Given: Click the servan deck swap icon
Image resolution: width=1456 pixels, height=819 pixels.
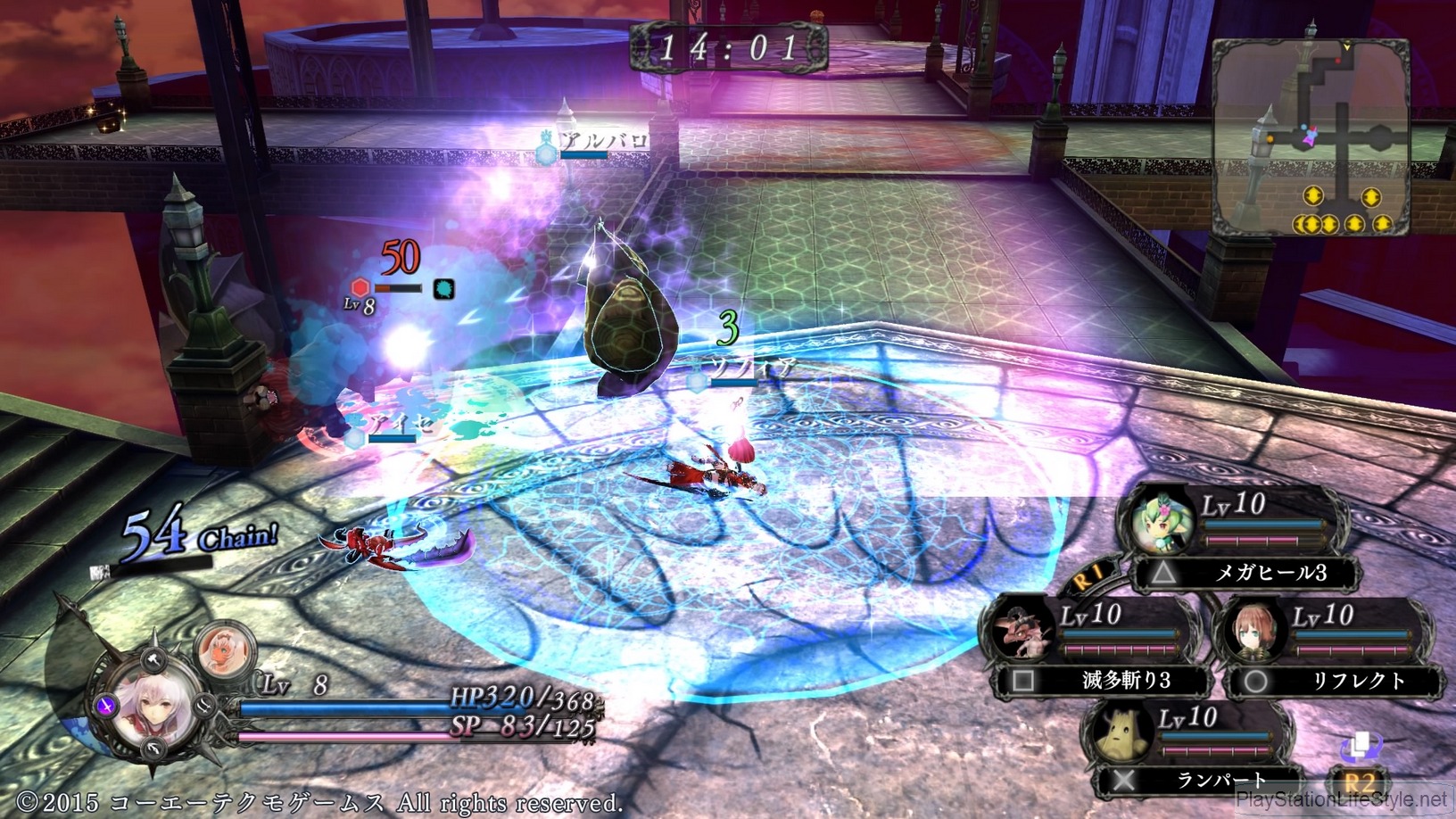Looking at the screenshot, I should tap(1359, 746).
